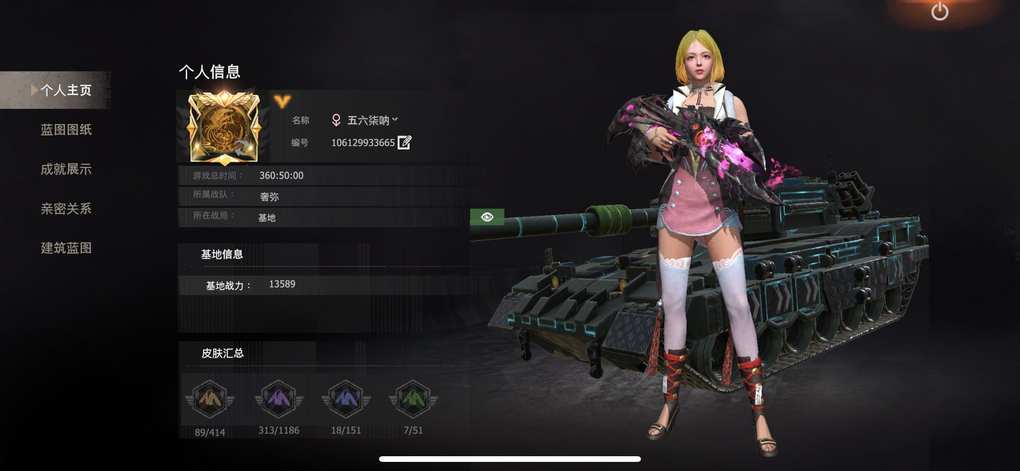The image size is (1020, 471).
Task: View the green jacket skin category
Action: (x=412, y=399)
